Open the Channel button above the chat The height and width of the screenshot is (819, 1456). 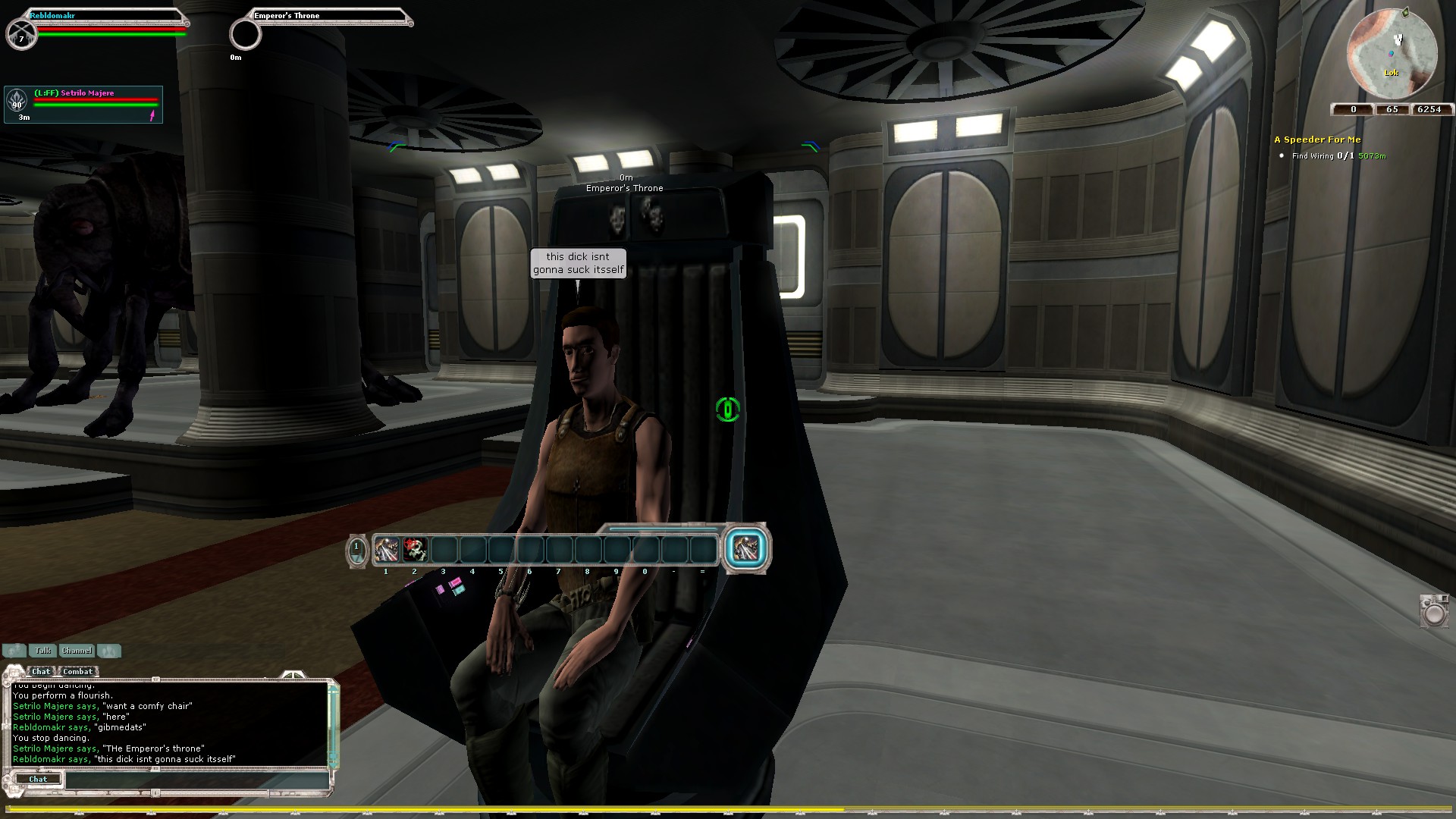pos(77,651)
